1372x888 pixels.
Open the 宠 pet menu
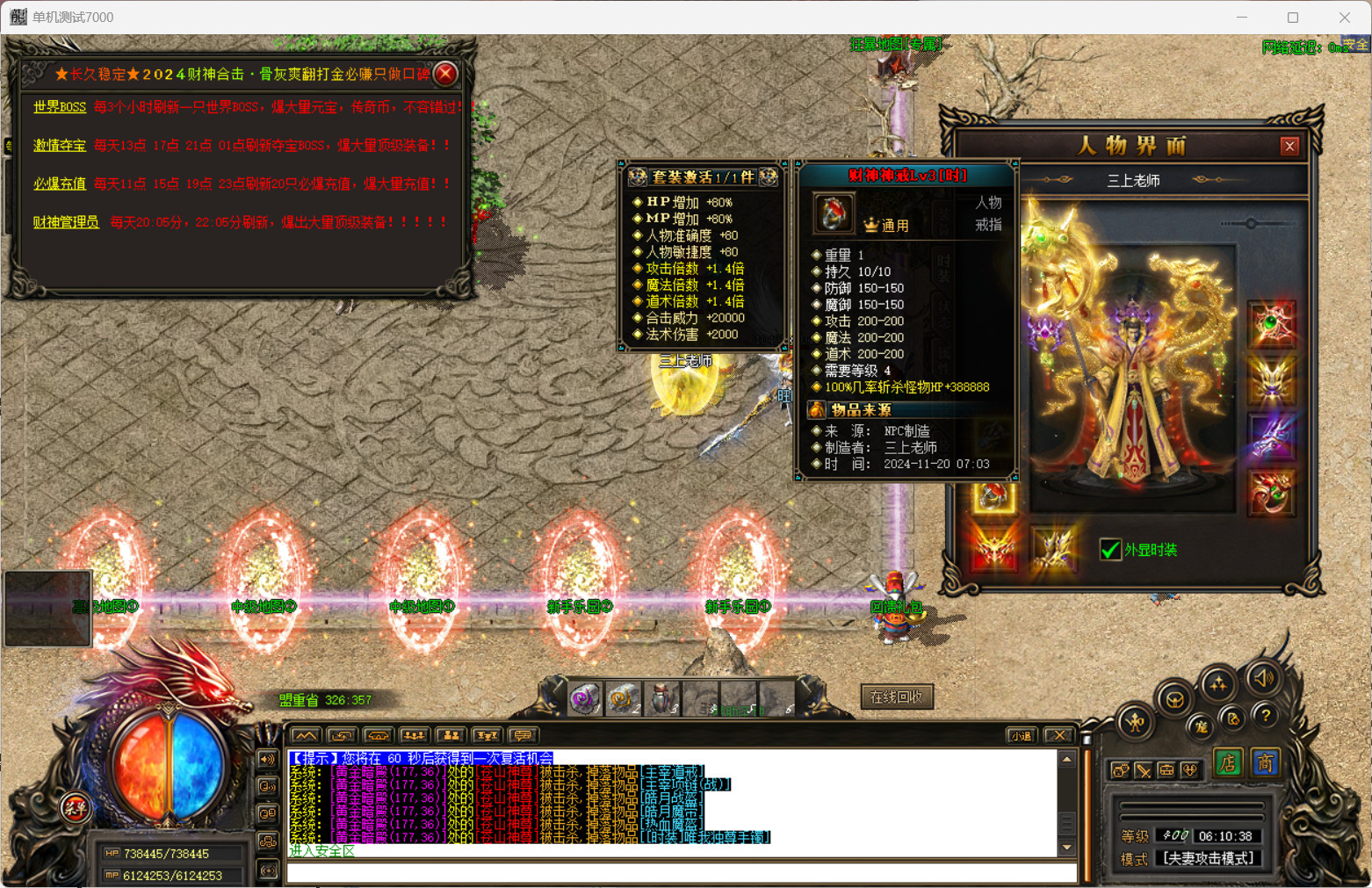[1201, 726]
